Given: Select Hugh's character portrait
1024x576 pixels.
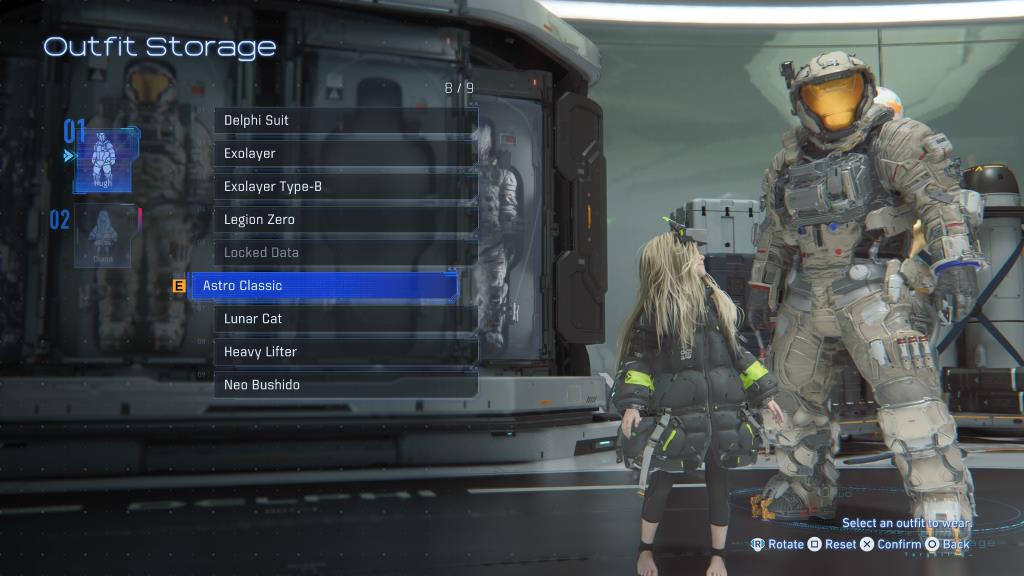Looking at the screenshot, I should pyautogui.click(x=103, y=158).
